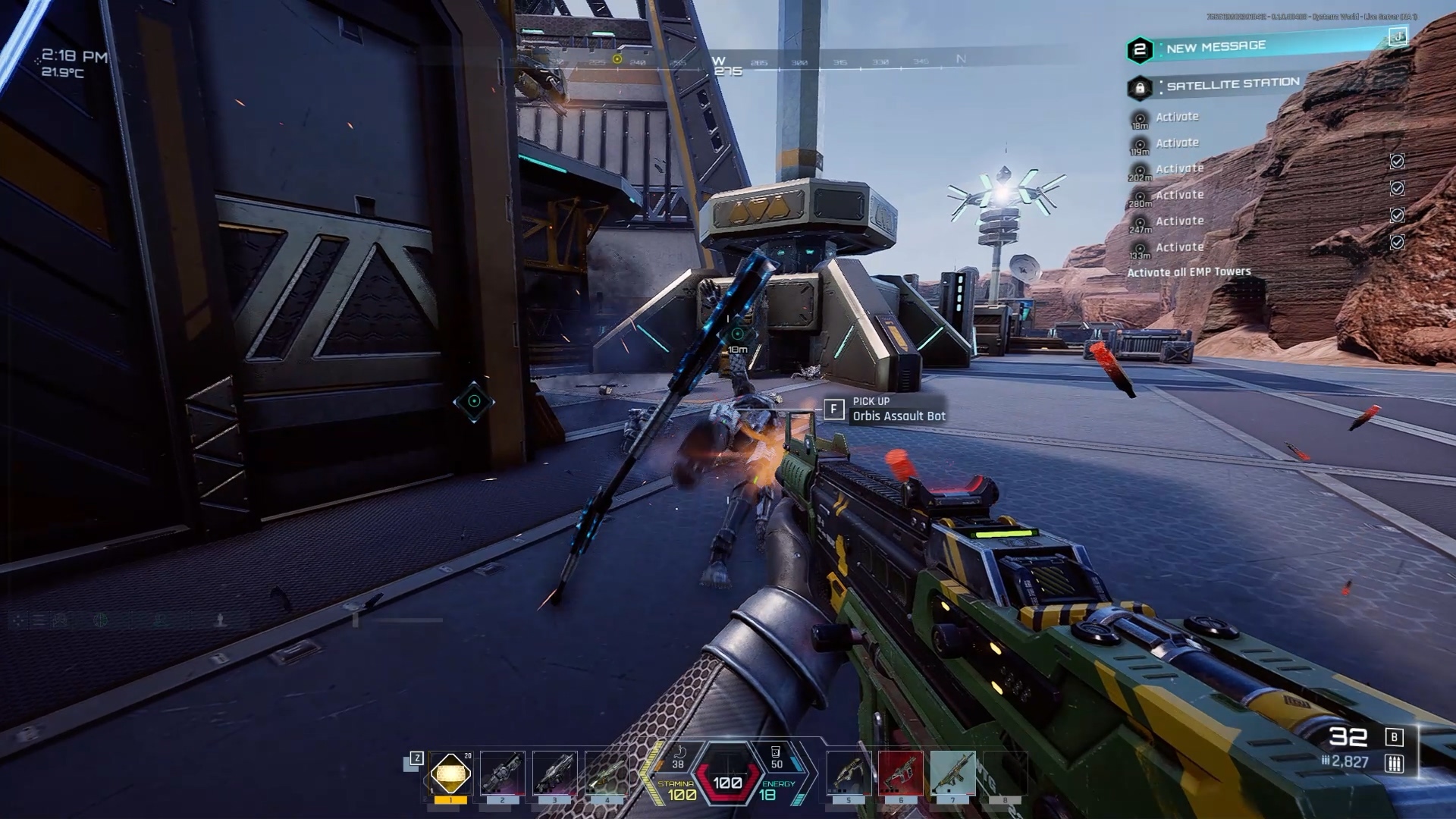1456x819 pixels.
Task: Select the Activate objective at 119m
Action: coord(1177,143)
